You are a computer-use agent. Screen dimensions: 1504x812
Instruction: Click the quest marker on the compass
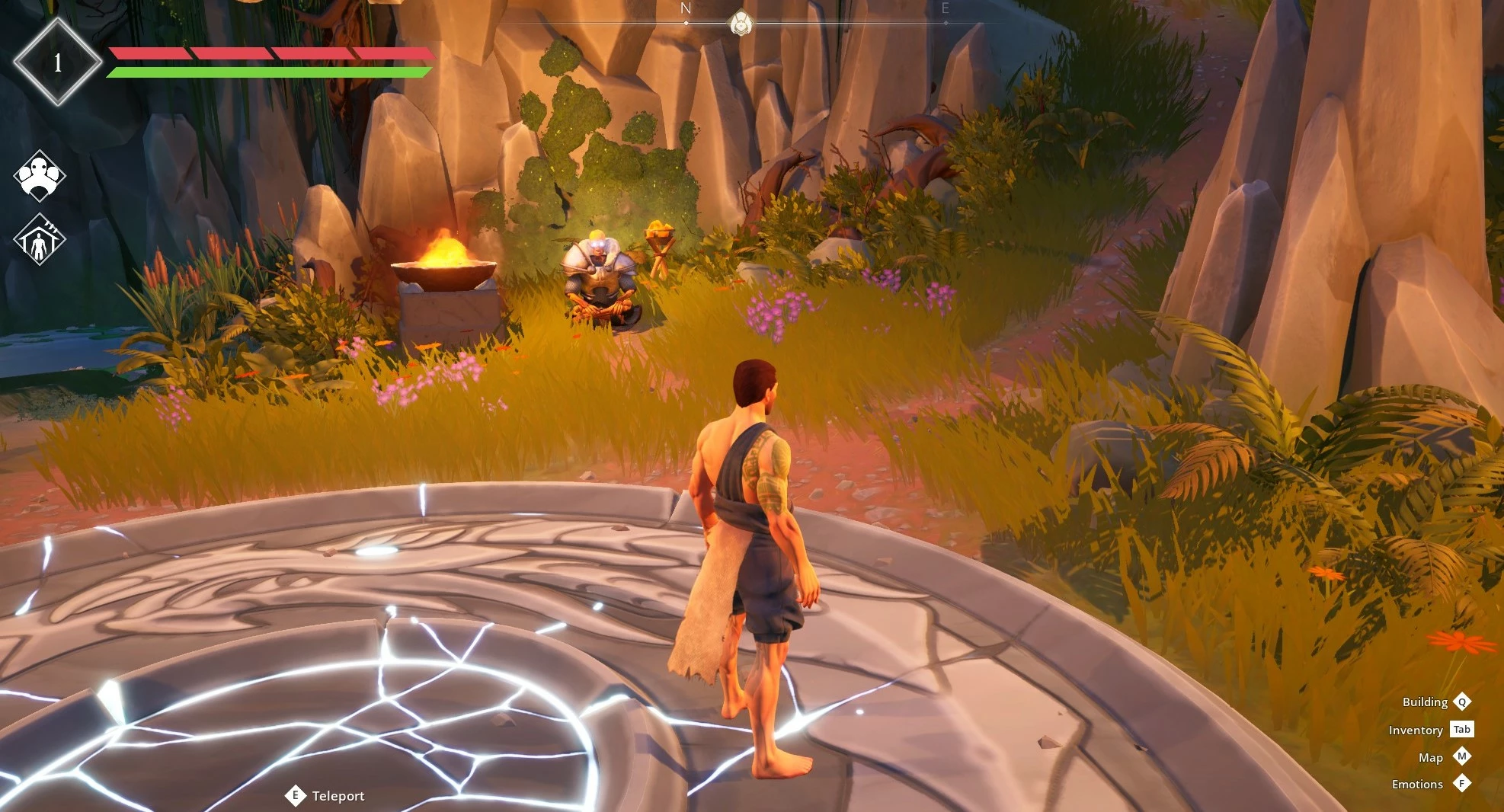tap(740, 24)
